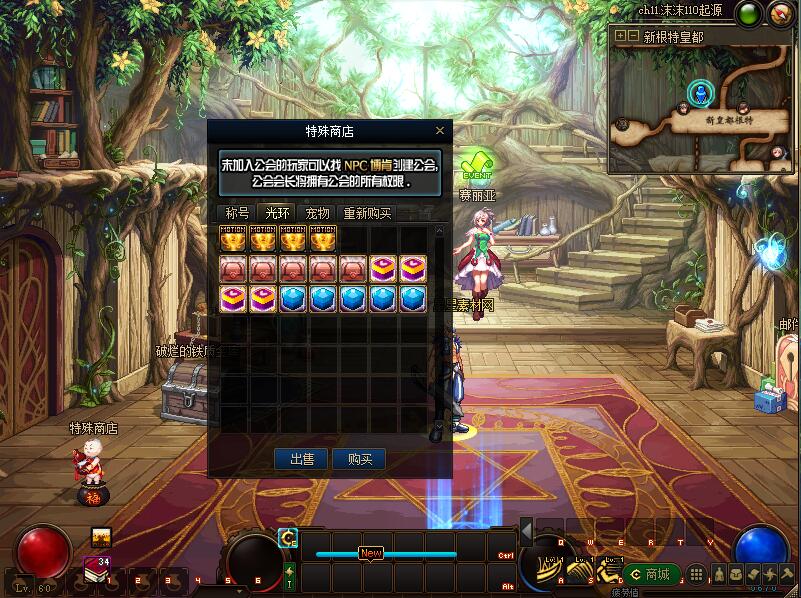Open the 宠物 tab

tap(317, 213)
